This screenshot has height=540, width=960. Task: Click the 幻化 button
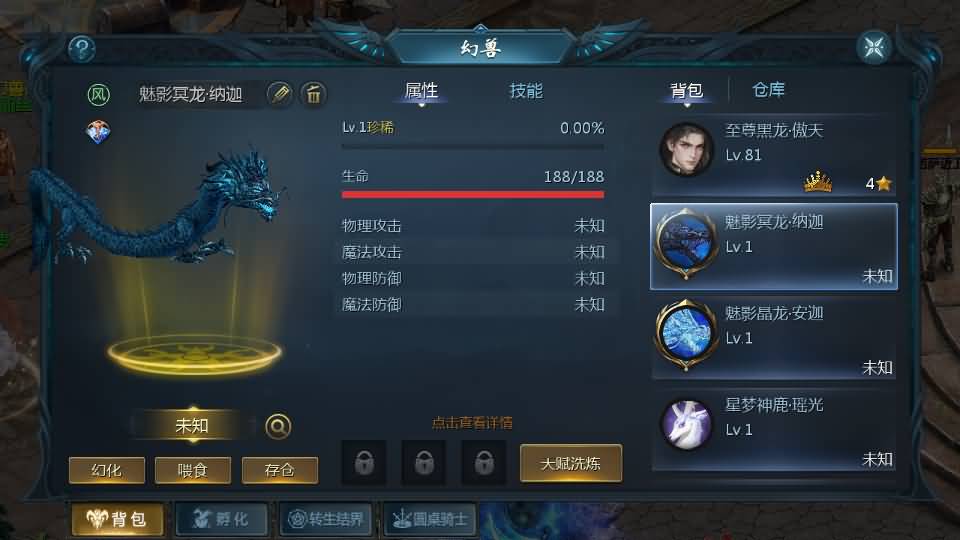(106, 470)
